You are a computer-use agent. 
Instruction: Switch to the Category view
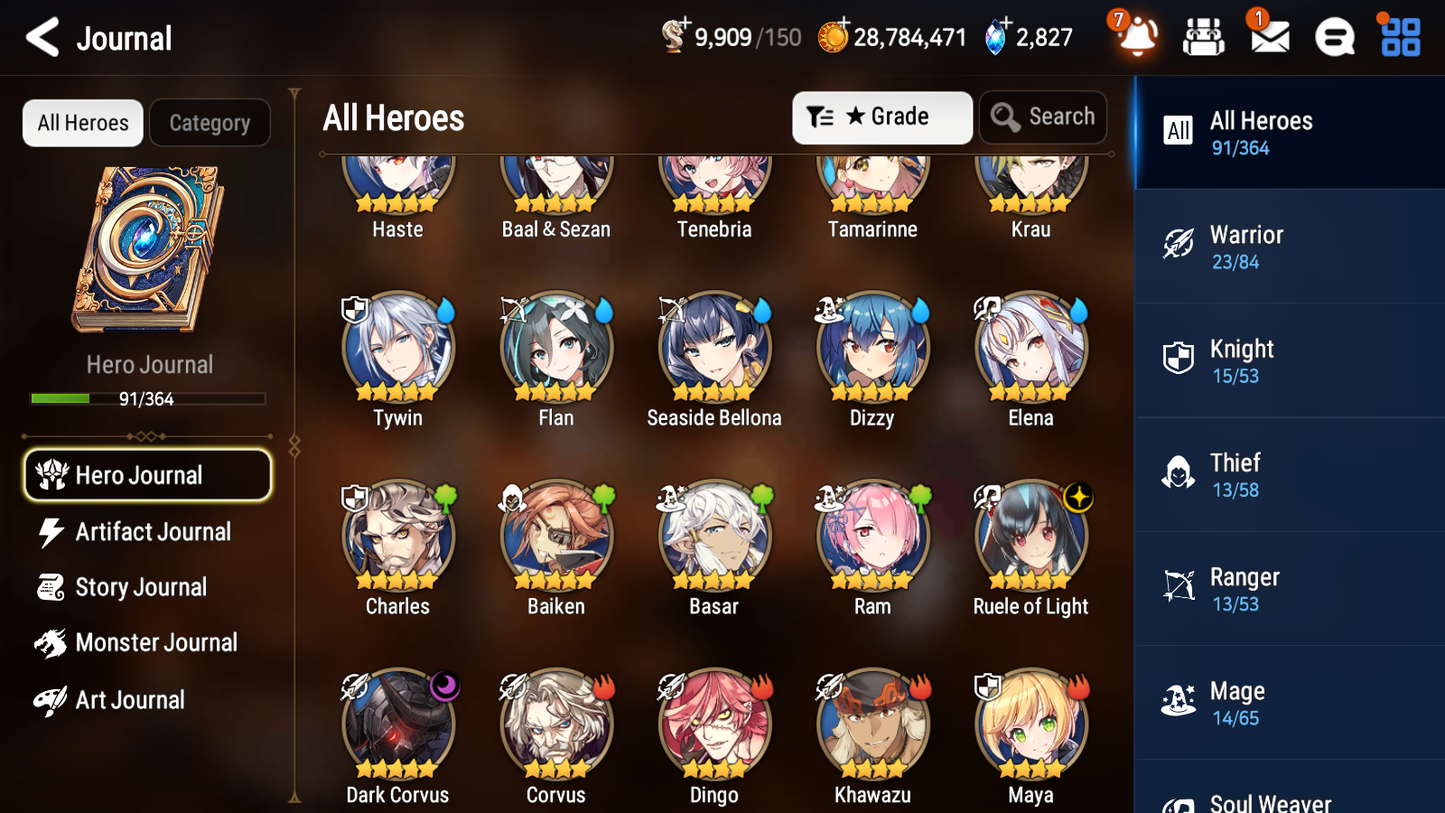click(210, 122)
